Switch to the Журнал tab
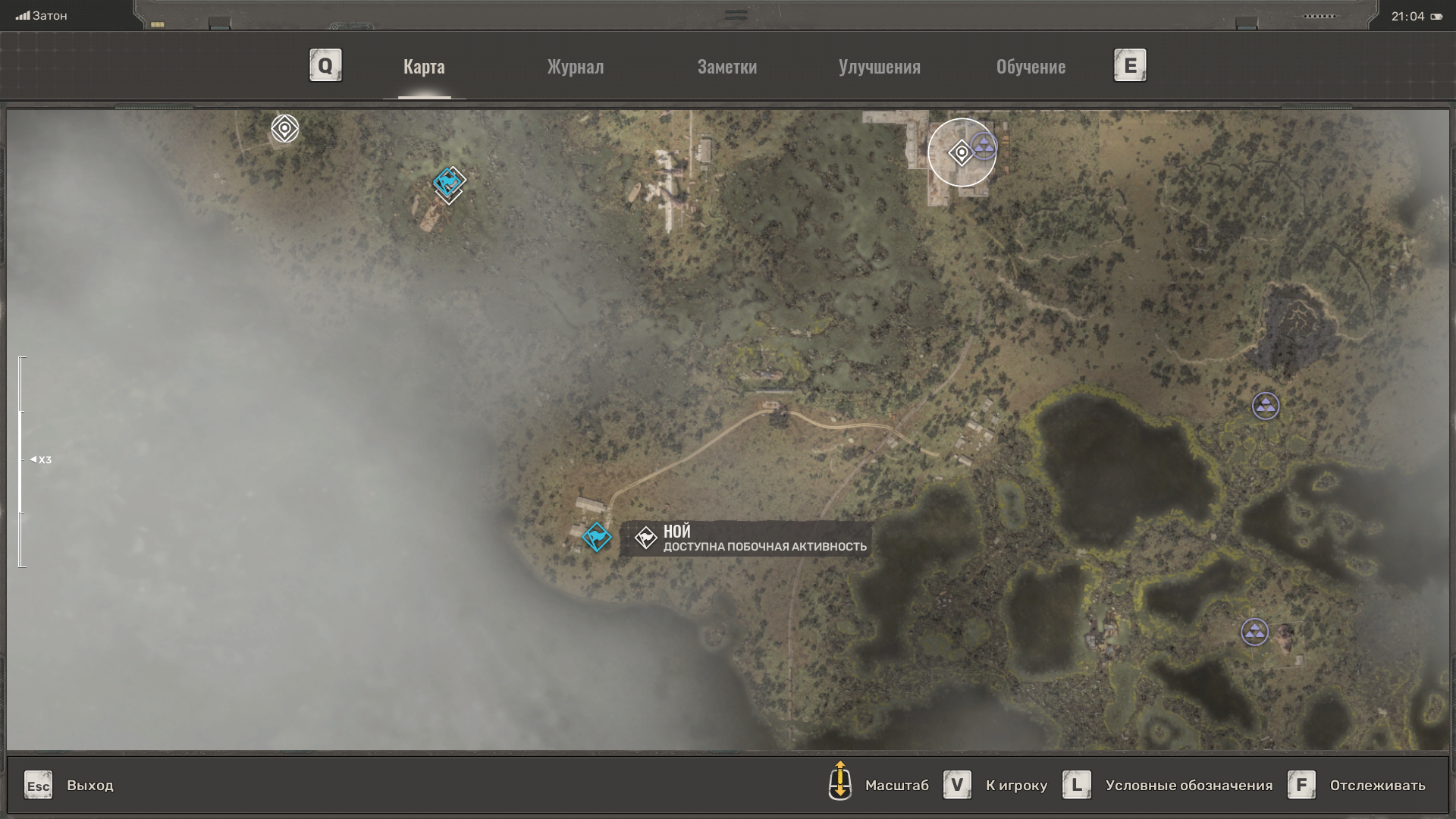1456x819 pixels. coord(576,67)
